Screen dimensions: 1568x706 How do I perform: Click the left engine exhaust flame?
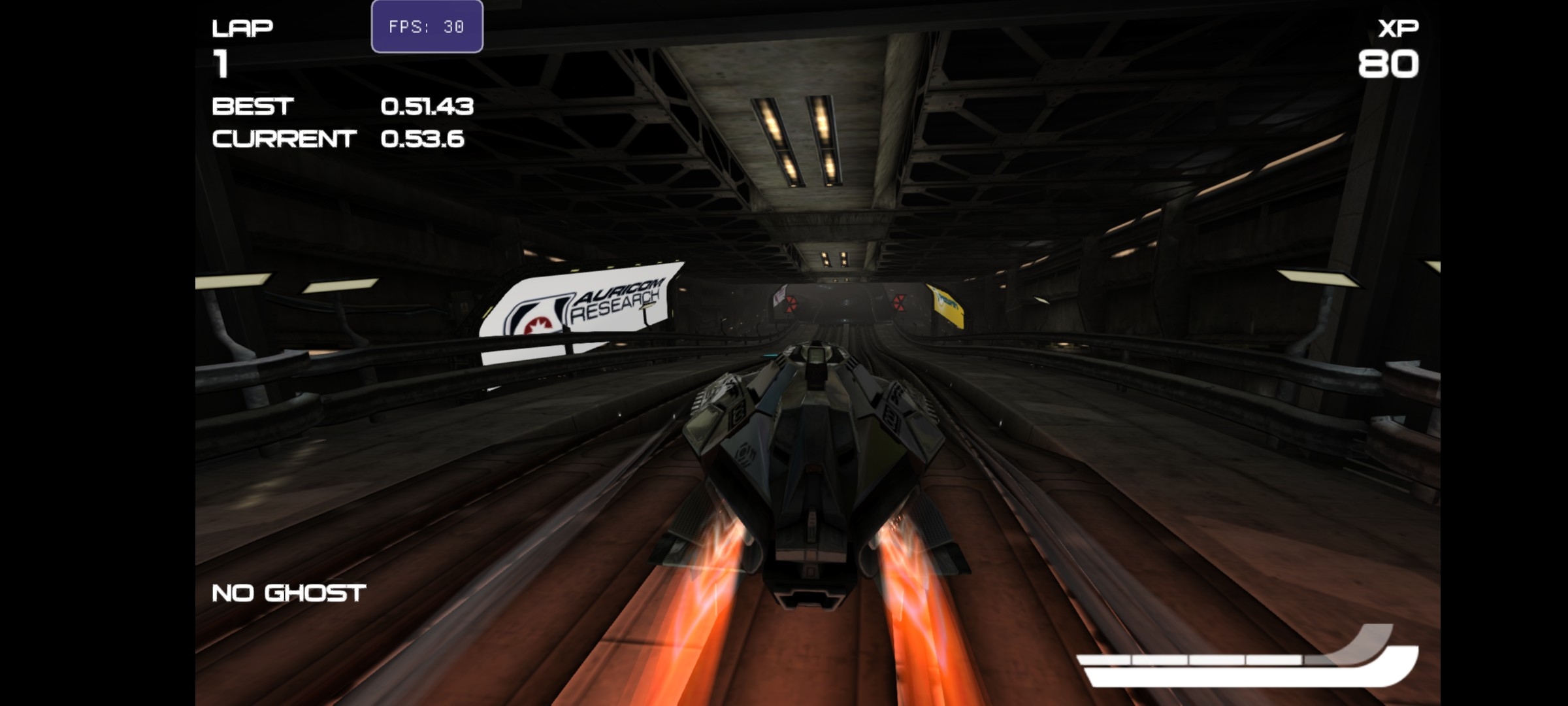706,588
